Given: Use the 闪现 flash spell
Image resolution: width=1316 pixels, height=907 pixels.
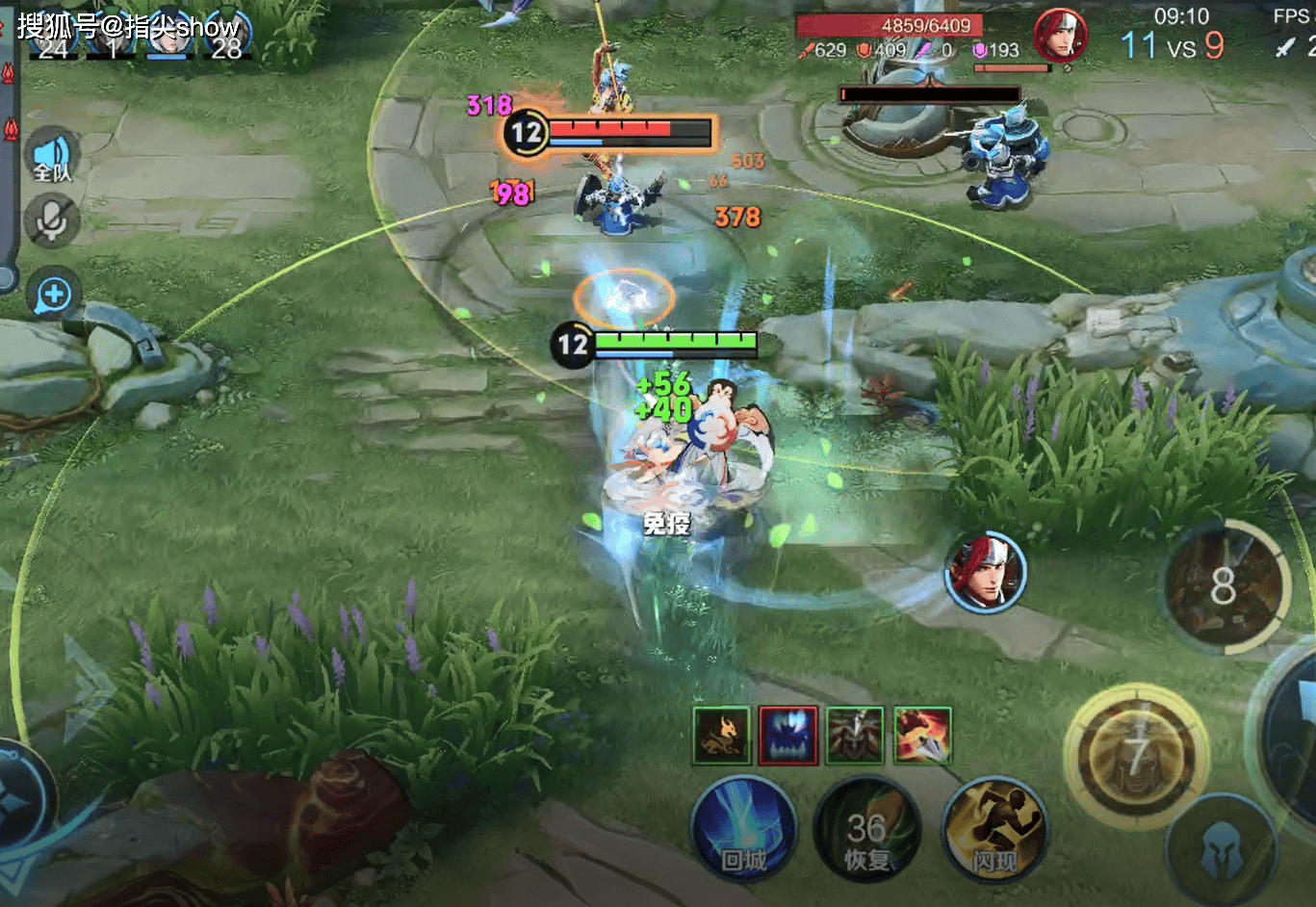Looking at the screenshot, I should [x=995, y=830].
